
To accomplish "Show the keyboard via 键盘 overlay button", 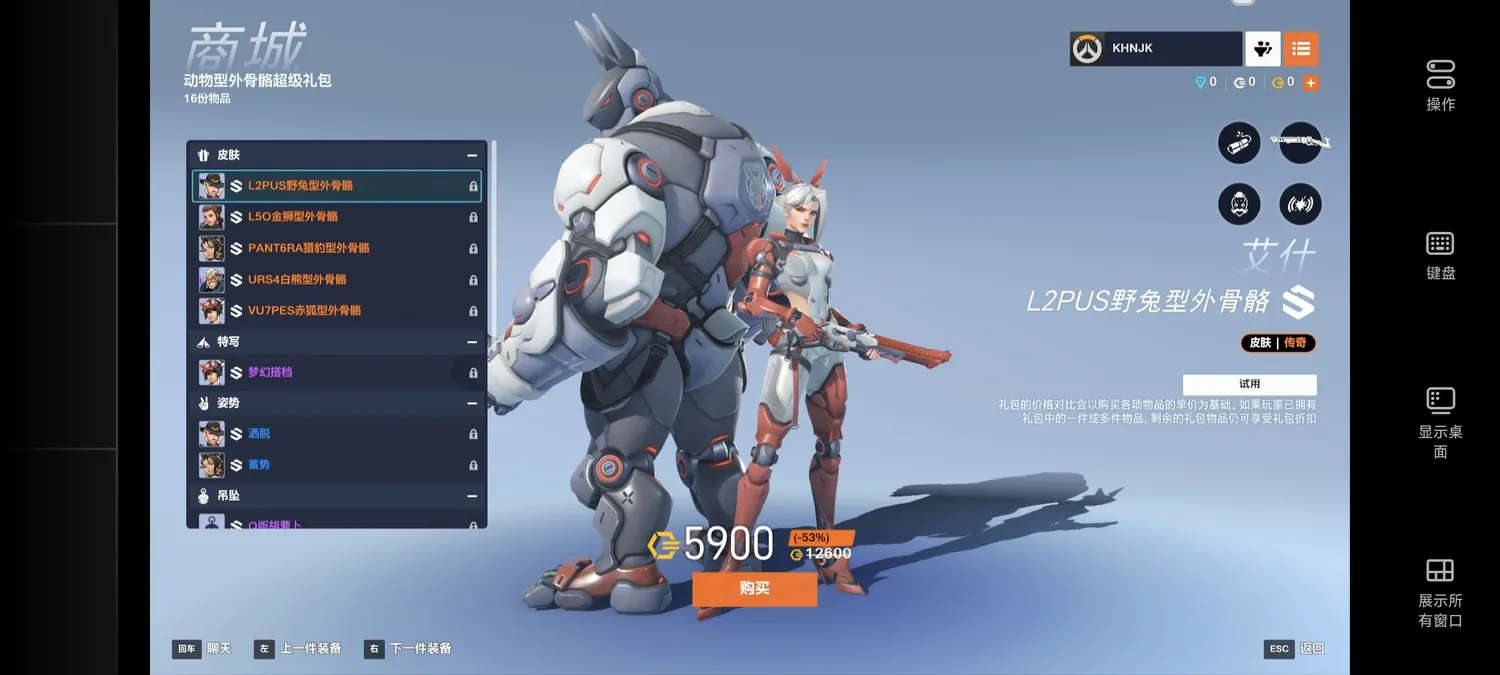I will pyautogui.click(x=1440, y=255).
